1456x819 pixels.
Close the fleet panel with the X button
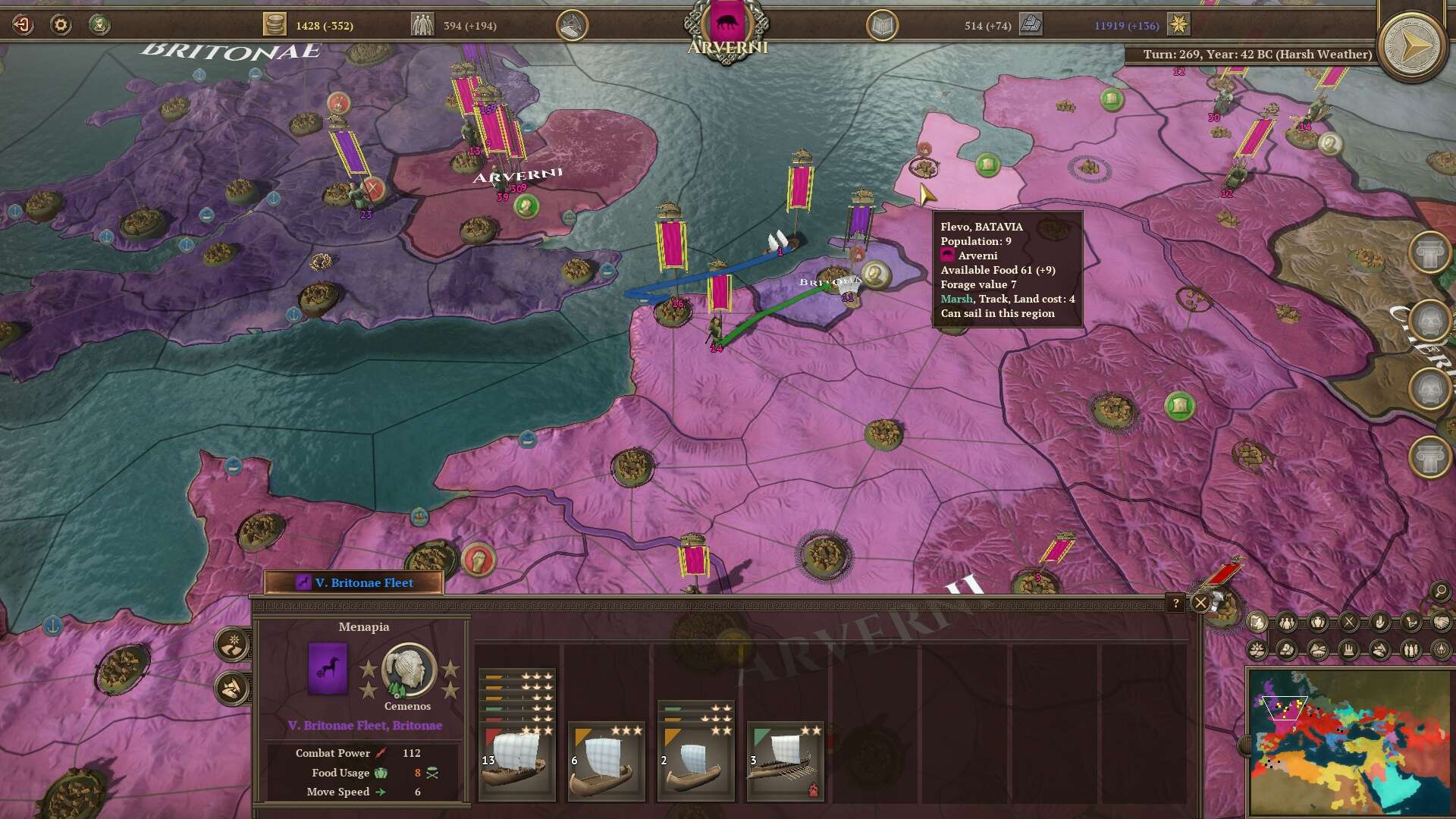pos(1200,603)
